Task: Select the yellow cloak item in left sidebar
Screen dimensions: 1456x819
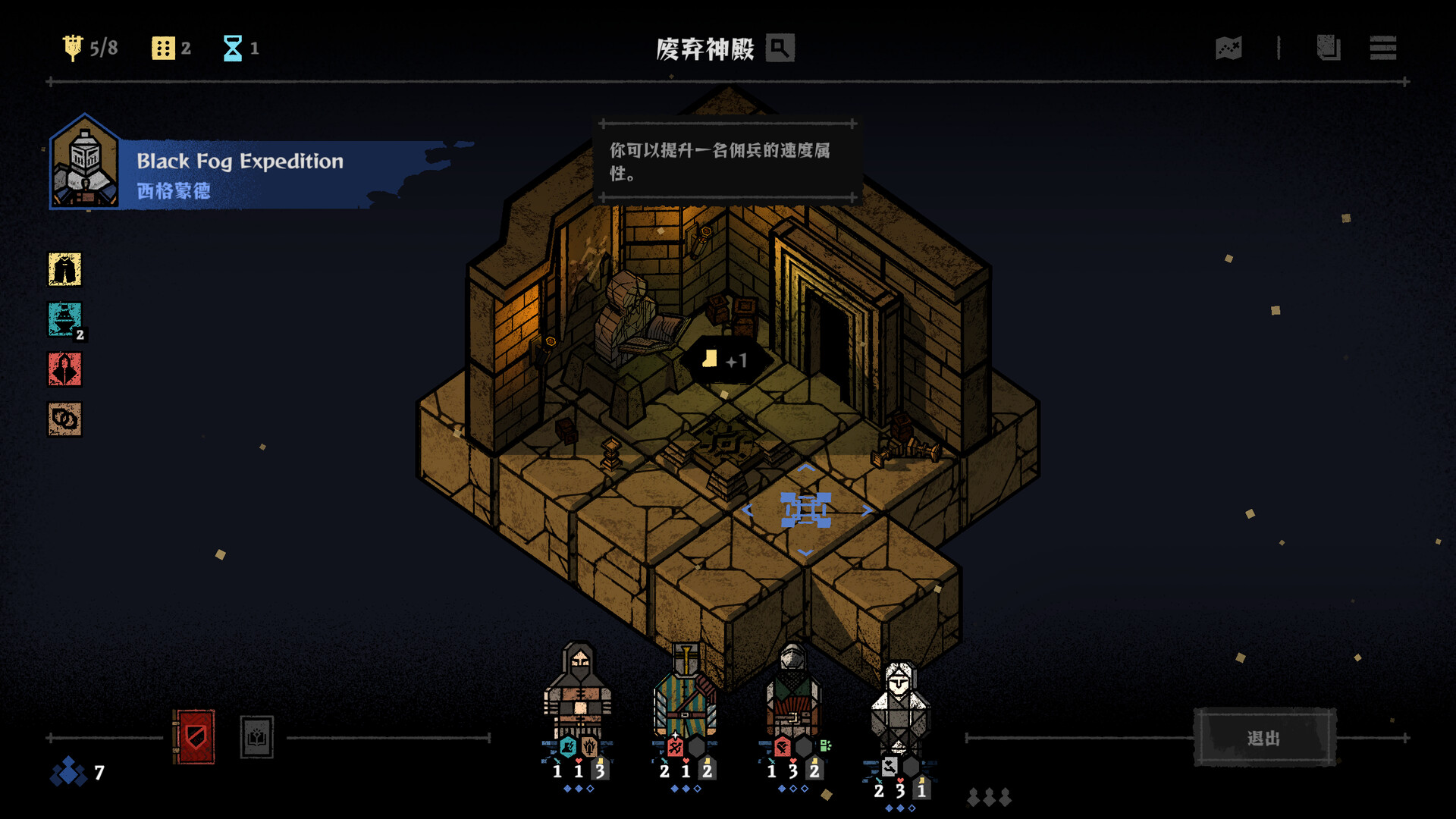Action: click(64, 271)
